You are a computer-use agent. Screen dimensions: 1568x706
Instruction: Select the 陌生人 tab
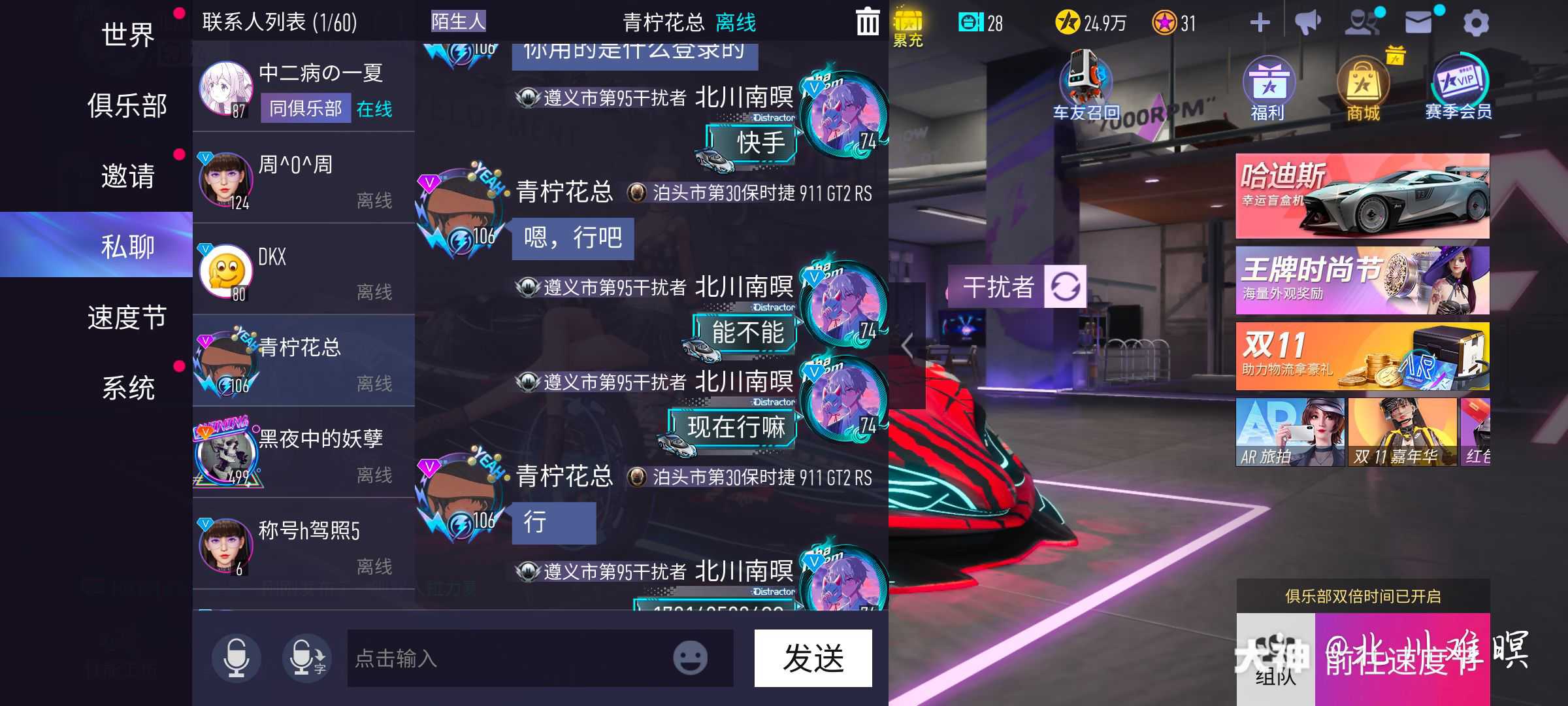click(x=457, y=21)
